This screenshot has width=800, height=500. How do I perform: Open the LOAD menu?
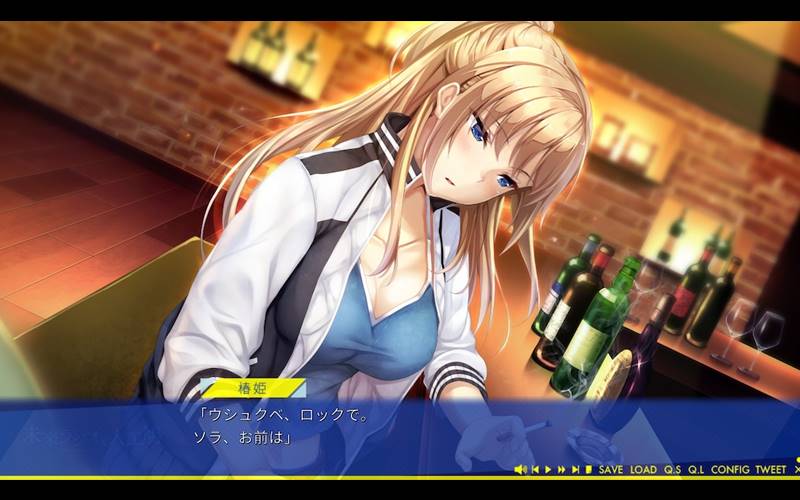coord(643,469)
